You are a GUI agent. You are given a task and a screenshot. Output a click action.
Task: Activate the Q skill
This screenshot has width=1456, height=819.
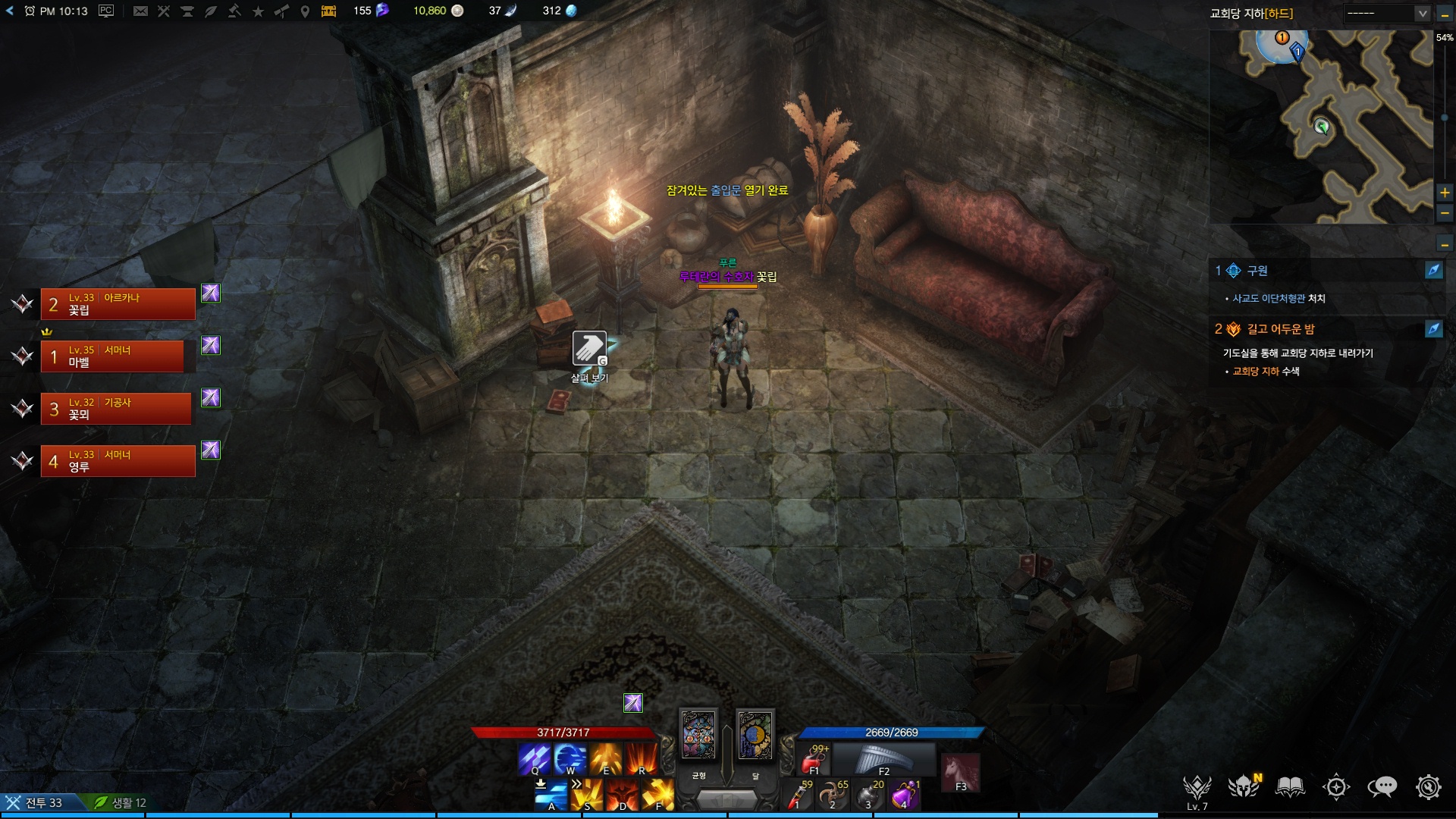pyautogui.click(x=534, y=759)
